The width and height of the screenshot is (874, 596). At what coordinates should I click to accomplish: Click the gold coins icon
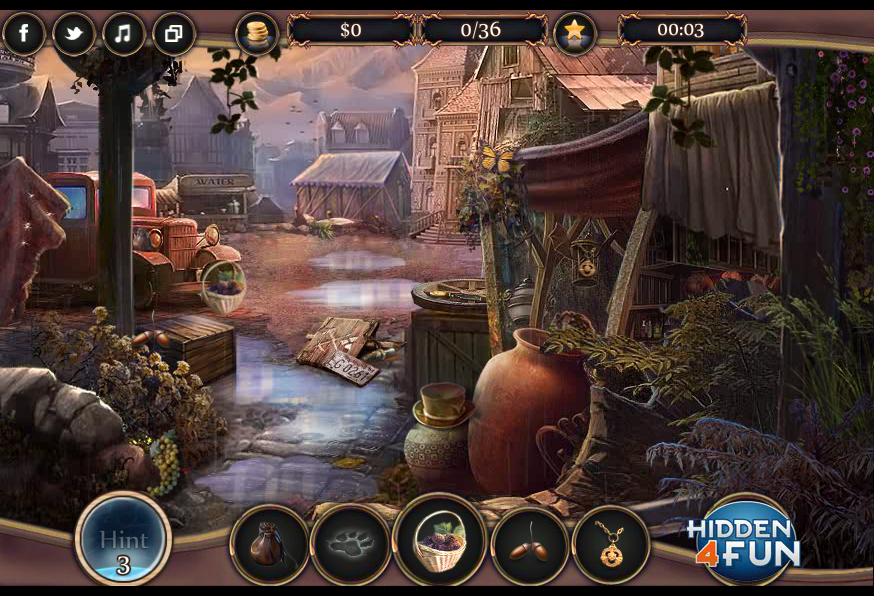pos(257,33)
